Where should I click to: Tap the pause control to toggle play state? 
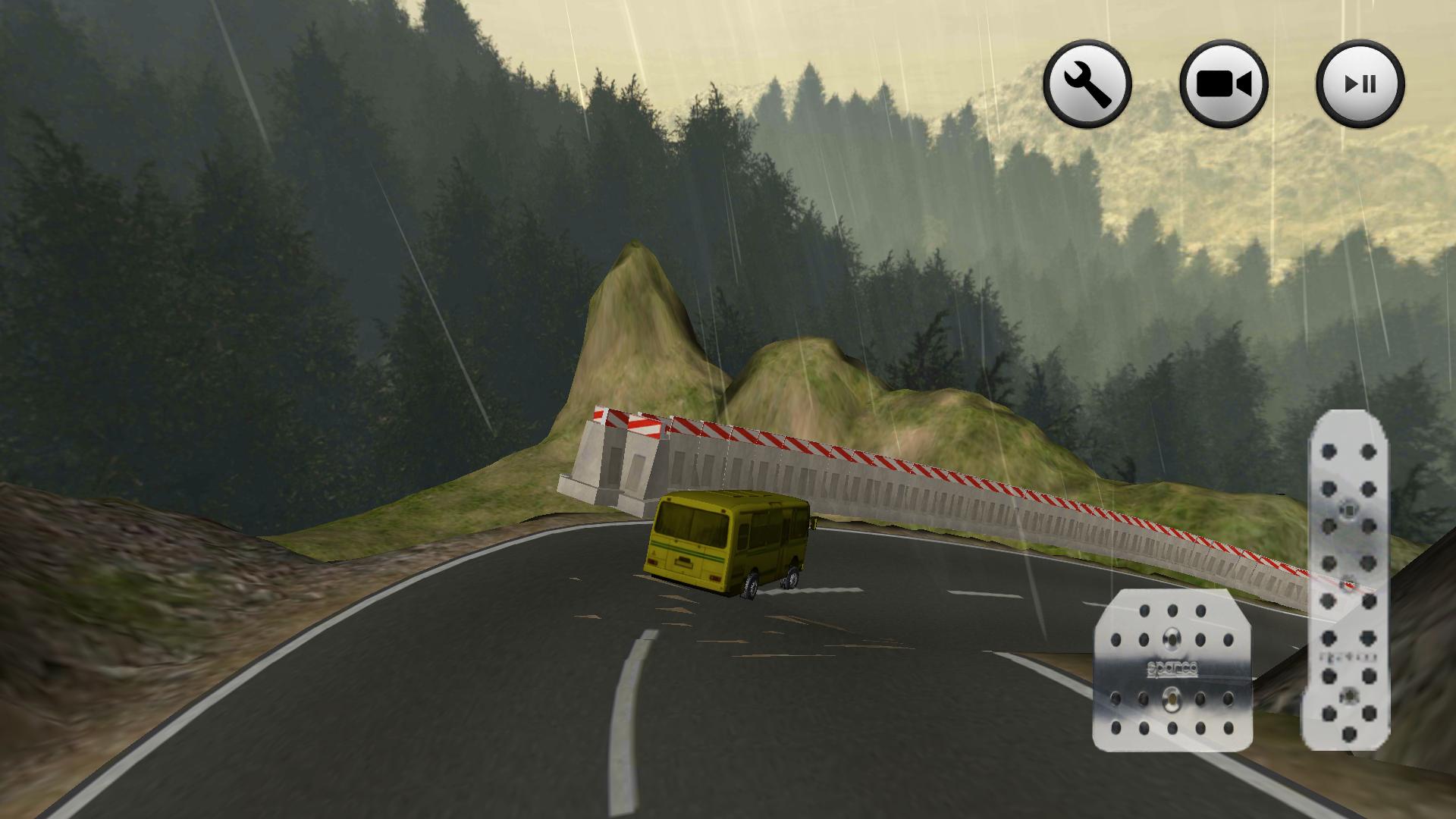point(1361,83)
